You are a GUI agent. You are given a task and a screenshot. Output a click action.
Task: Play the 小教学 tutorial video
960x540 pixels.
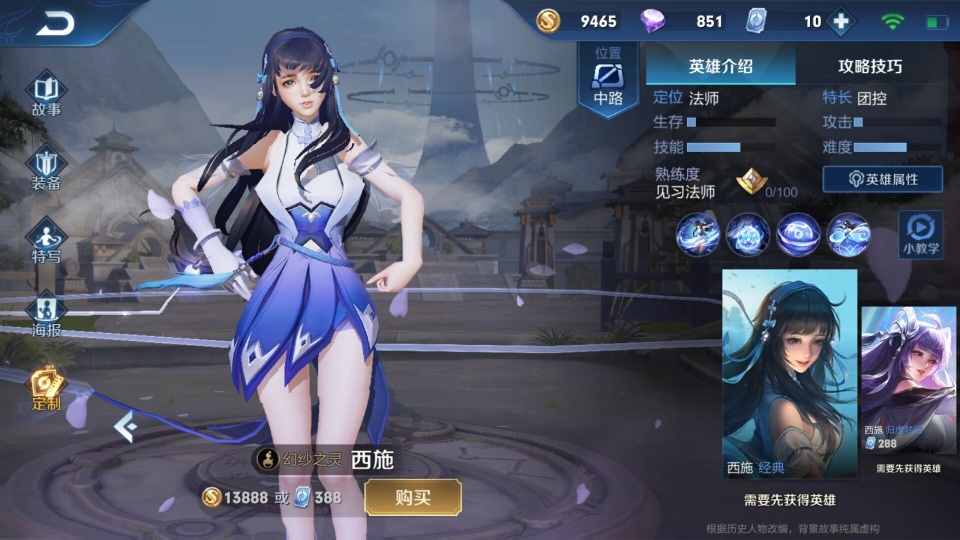(920, 235)
